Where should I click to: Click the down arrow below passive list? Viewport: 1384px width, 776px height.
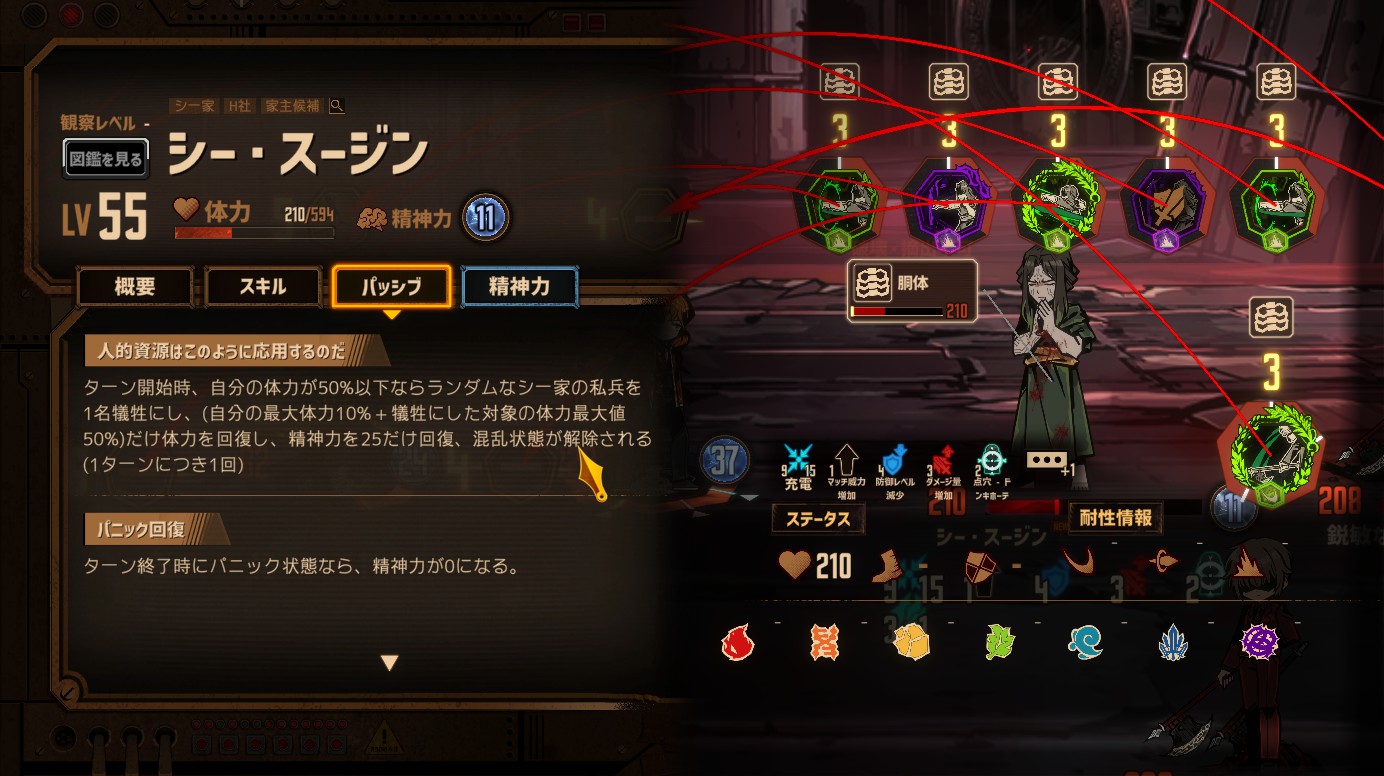click(390, 662)
